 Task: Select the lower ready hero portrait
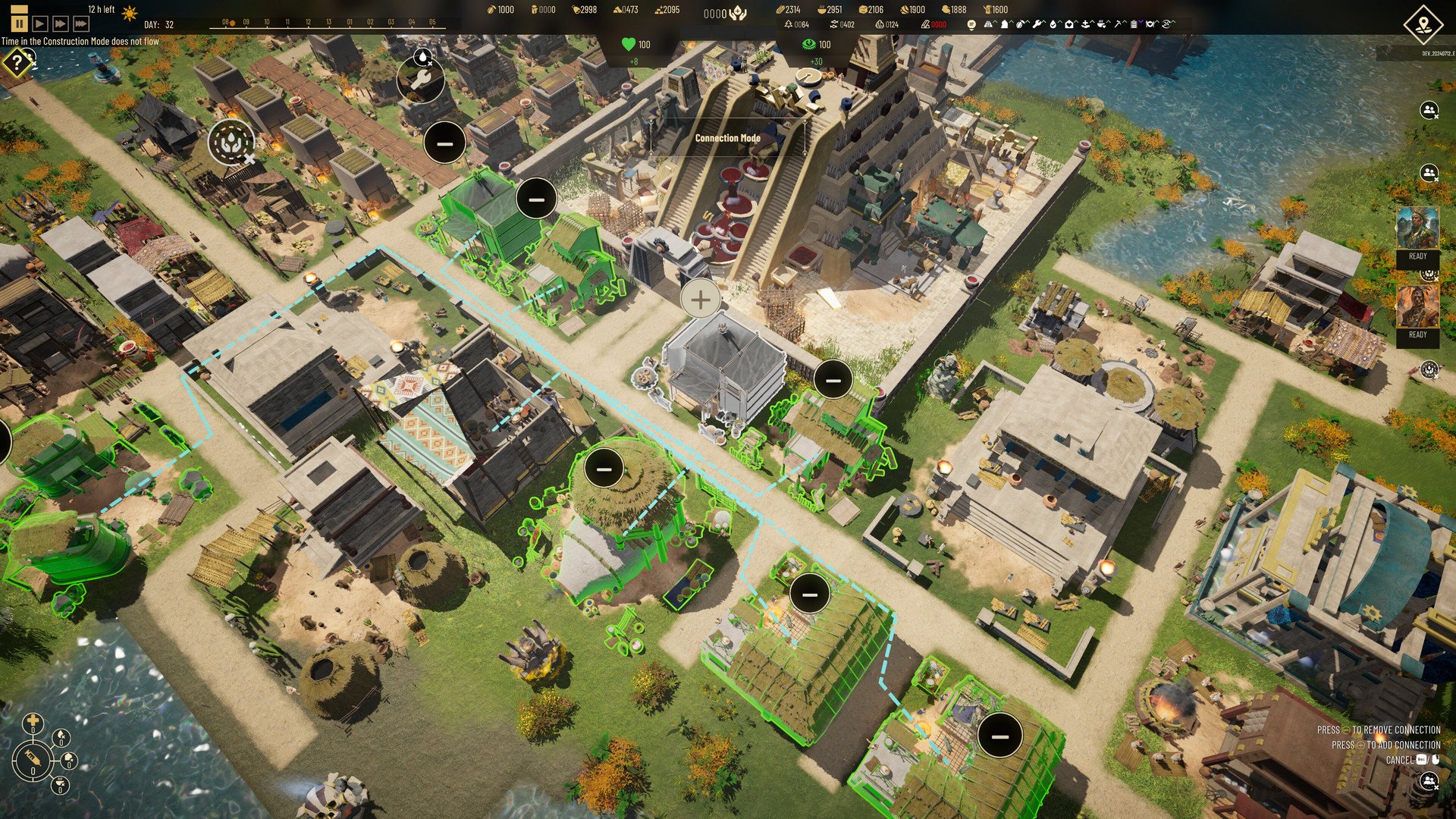[x=1417, y=306]
